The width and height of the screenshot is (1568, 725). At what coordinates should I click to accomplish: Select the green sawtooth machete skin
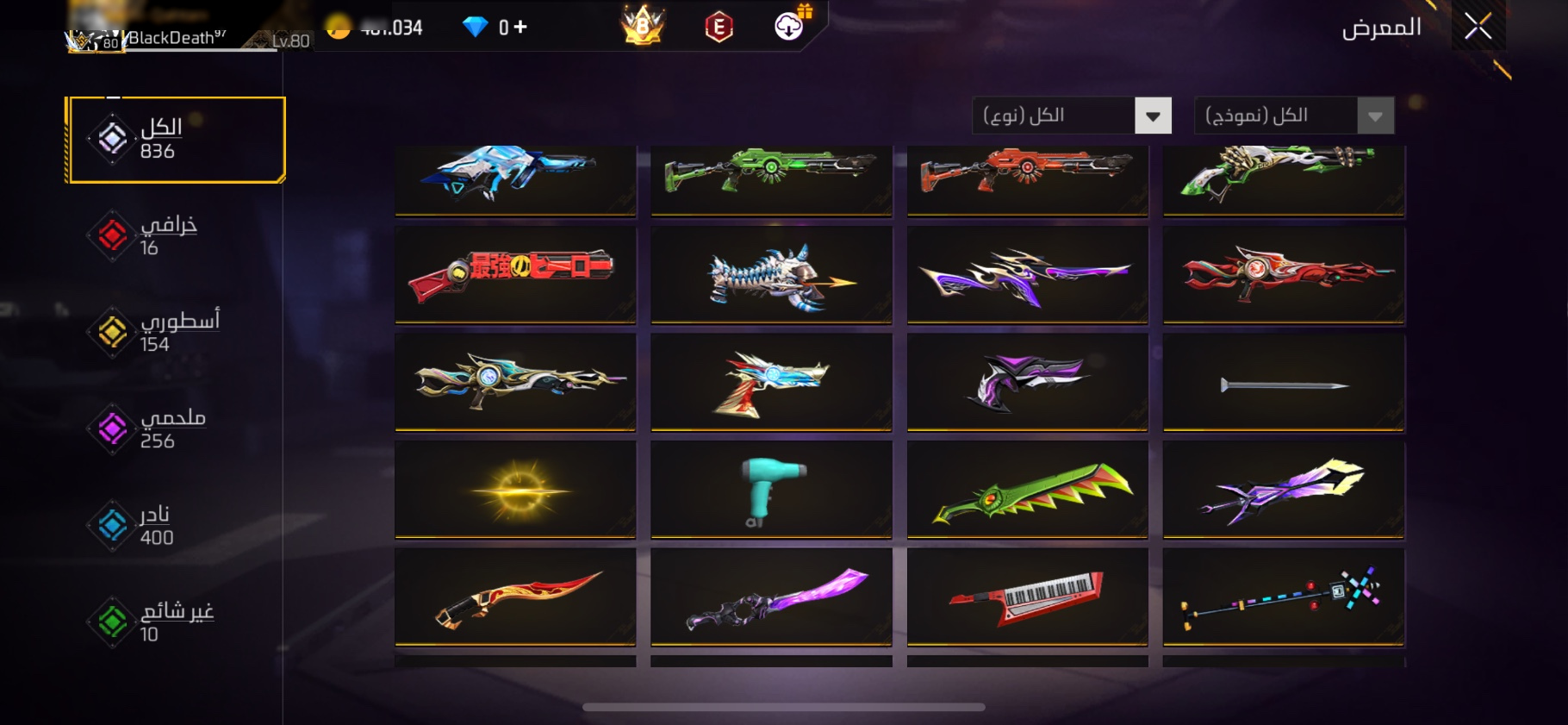[x=1027, y=490]
